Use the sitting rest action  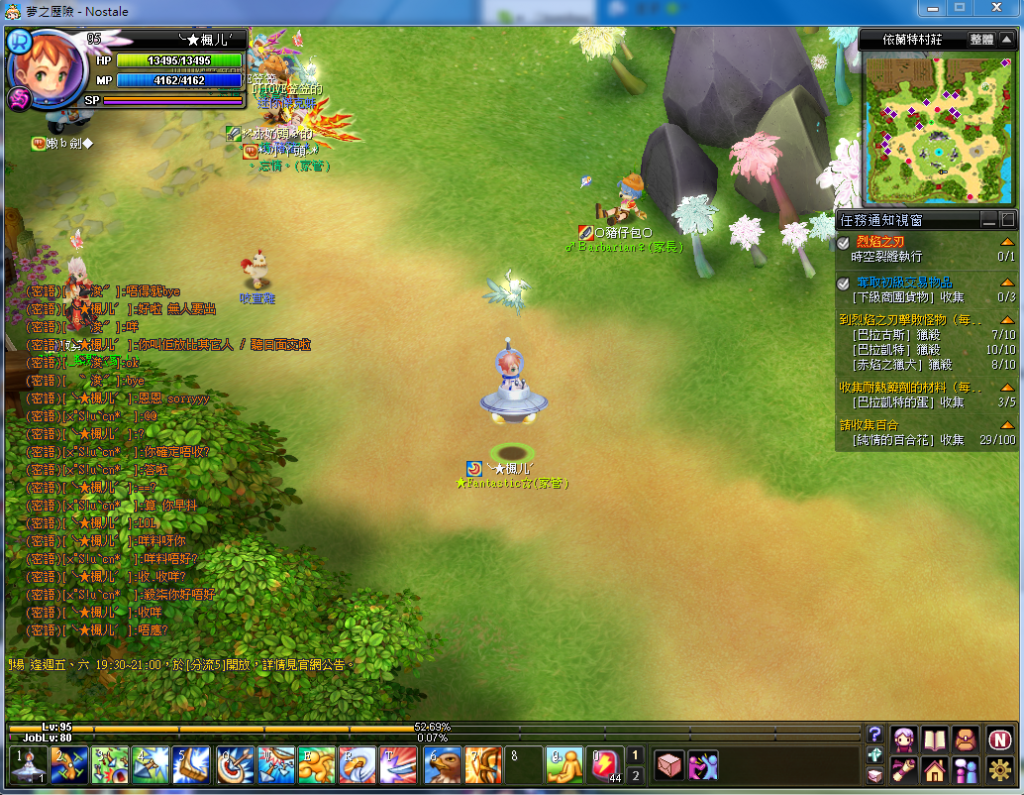[x=565, y=765]
